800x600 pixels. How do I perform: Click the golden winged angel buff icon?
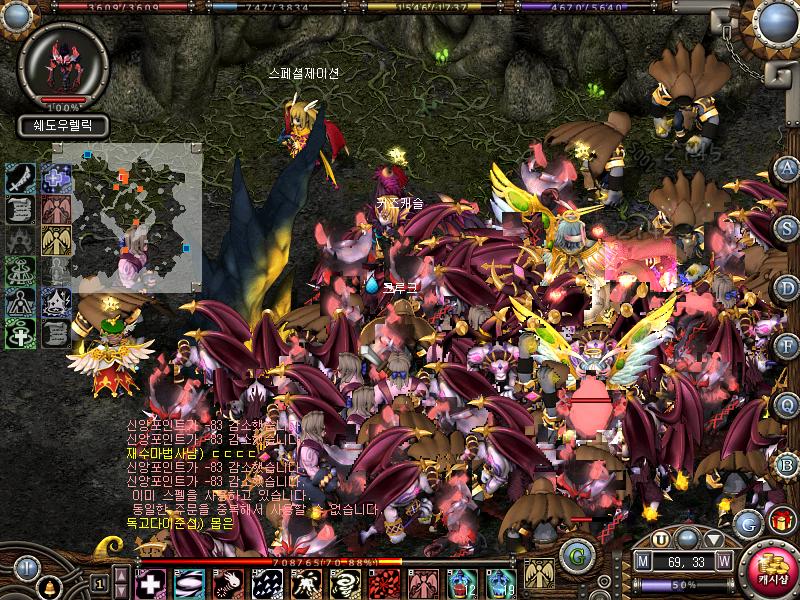point(56,241)
